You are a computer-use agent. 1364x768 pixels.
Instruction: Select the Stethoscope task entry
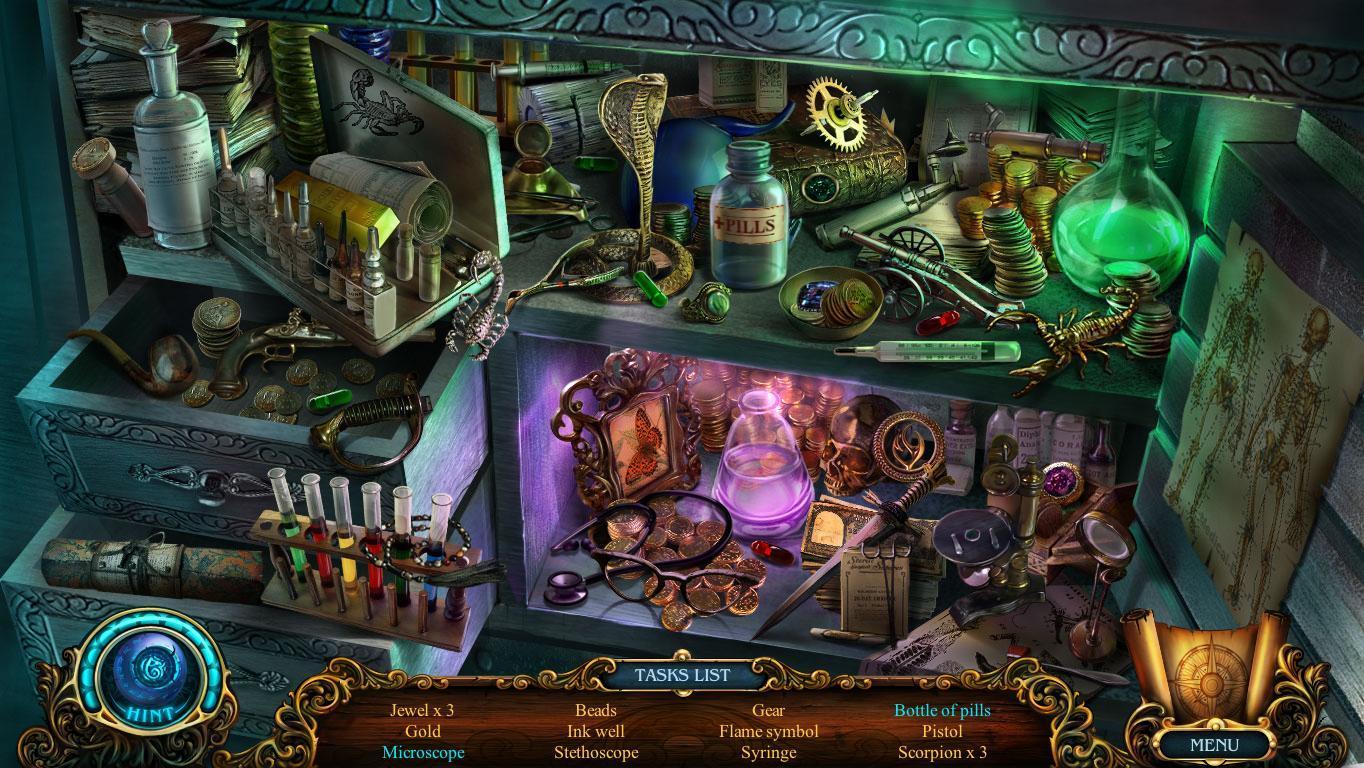click(x=596, y=753)
